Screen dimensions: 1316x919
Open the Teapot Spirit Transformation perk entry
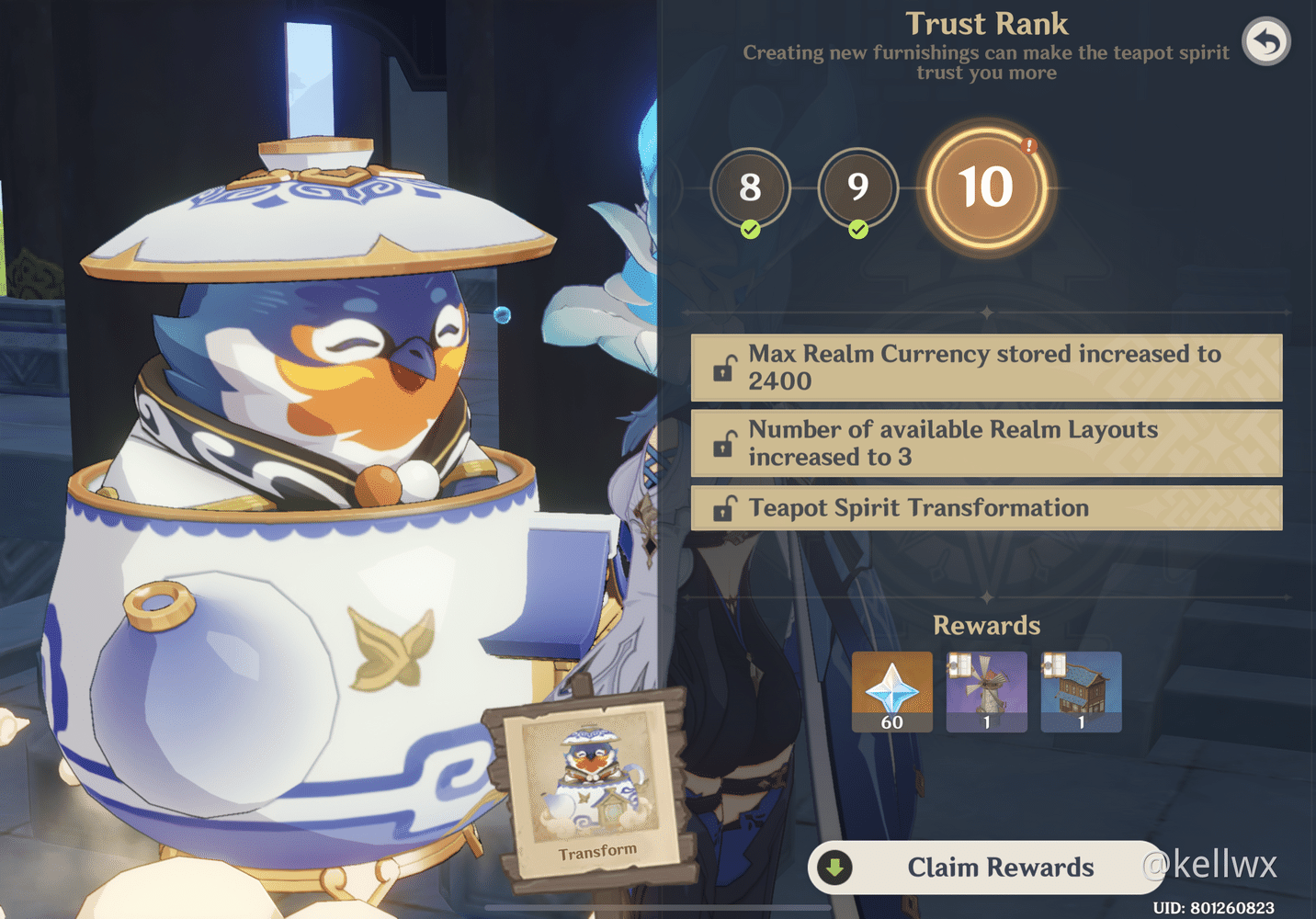986,507
